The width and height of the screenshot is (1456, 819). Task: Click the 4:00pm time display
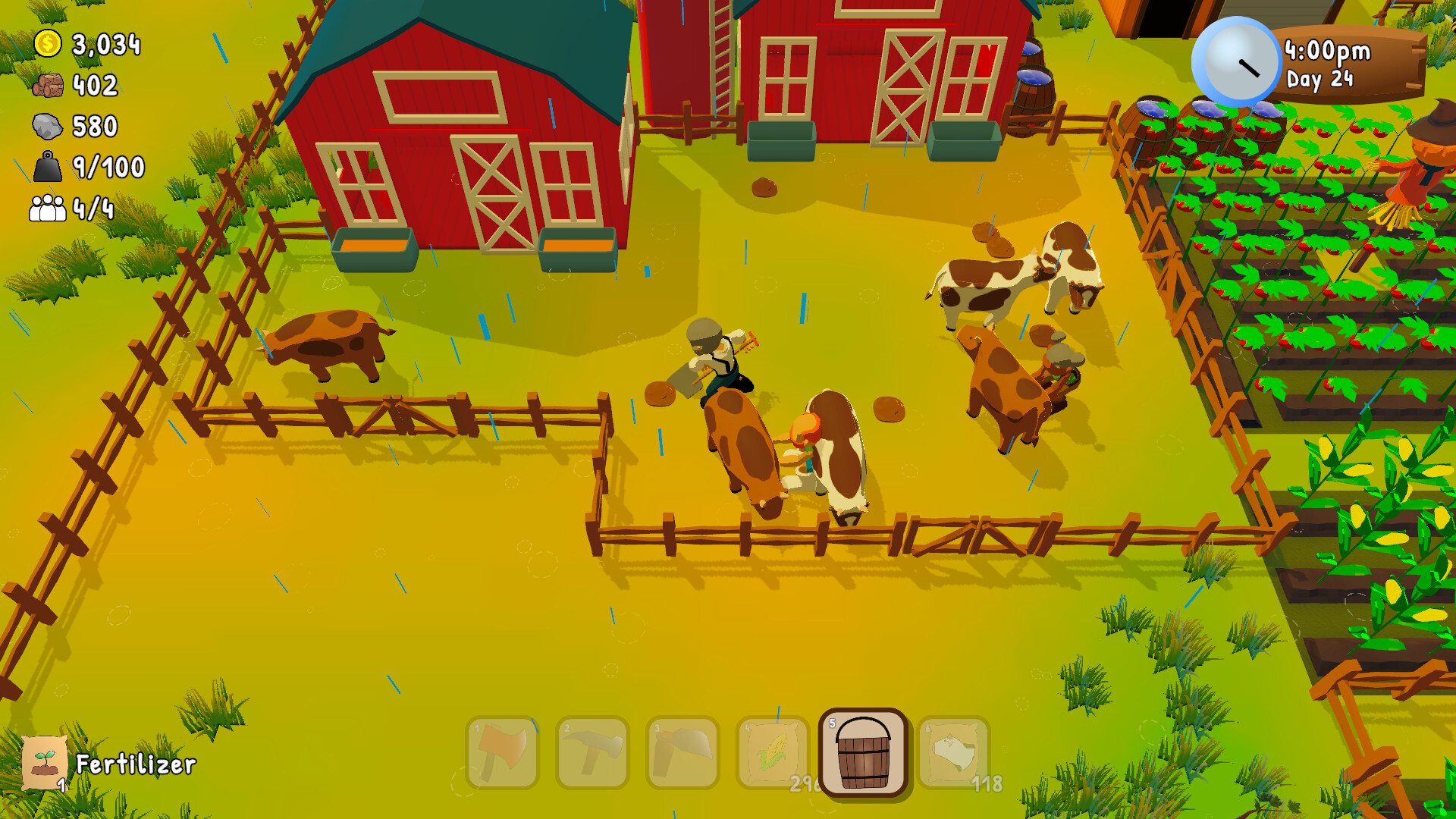1326,51
